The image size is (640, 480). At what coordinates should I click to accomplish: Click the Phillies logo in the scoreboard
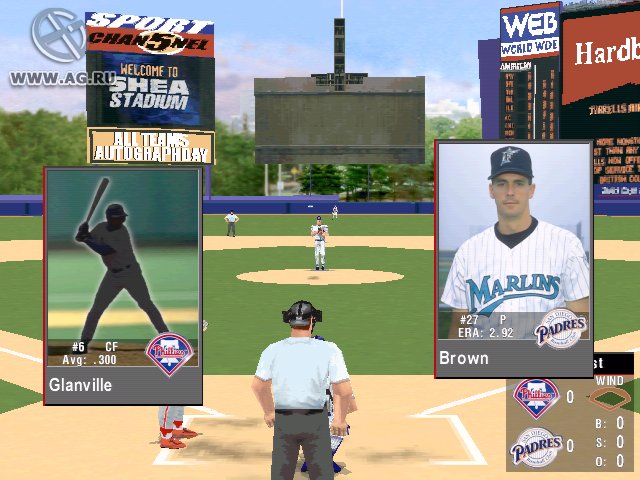click(535, 397)
